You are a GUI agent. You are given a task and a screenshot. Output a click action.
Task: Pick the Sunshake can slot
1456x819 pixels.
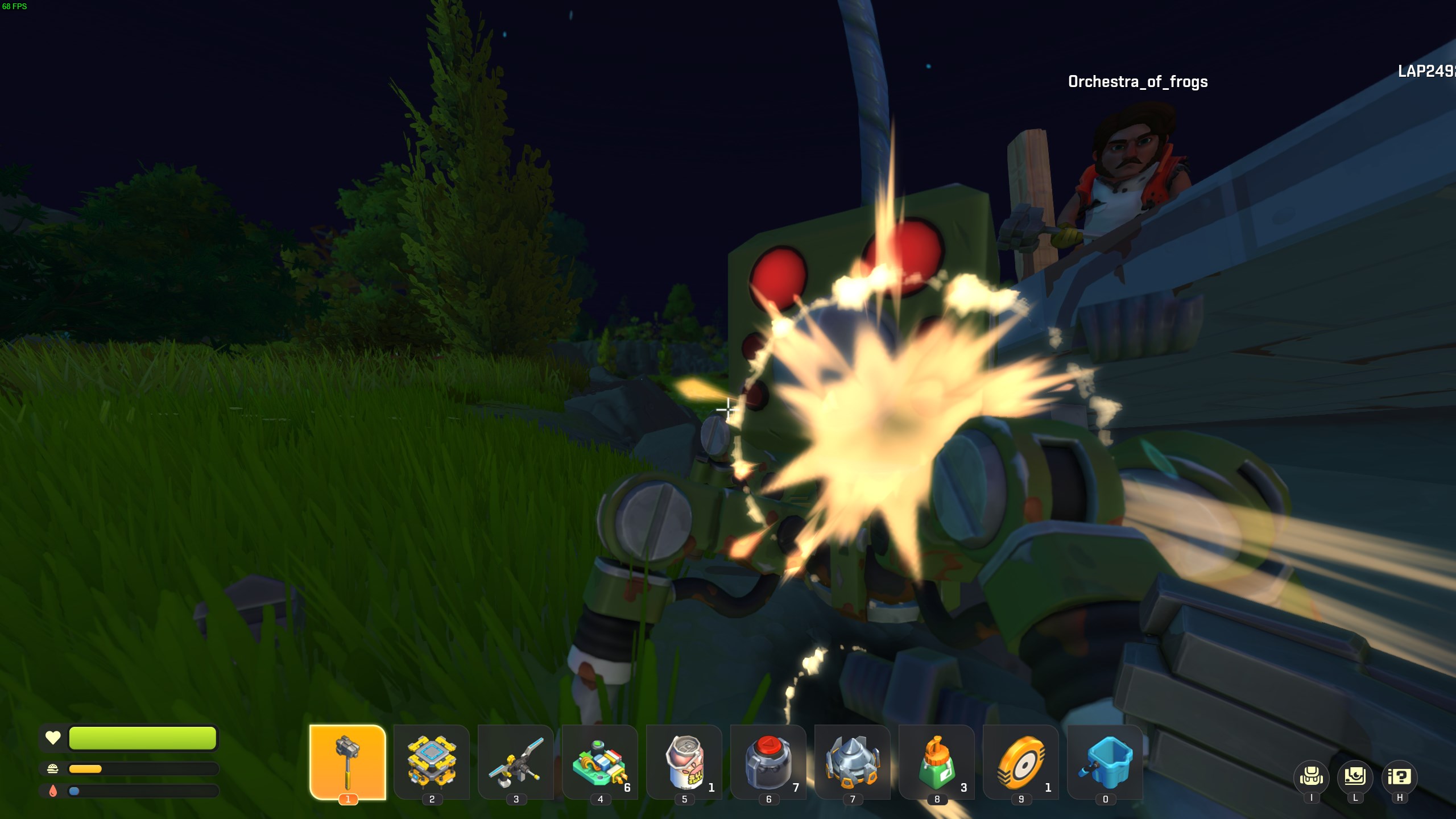[684, 762]
